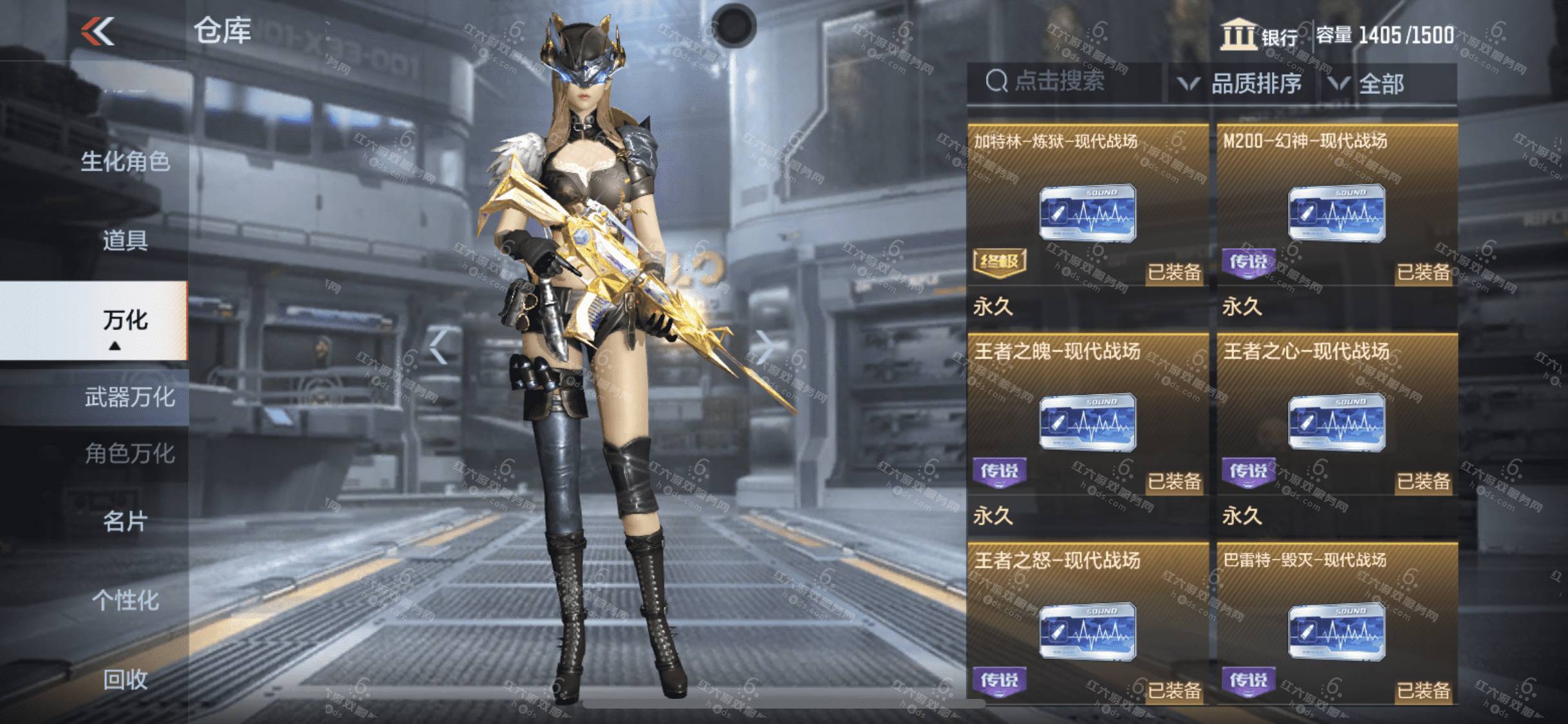Select the 加特林-炼狱-现代战场 item
Image resolution: width=1568 pixels, height=724 pixels.
point(1087,212)
